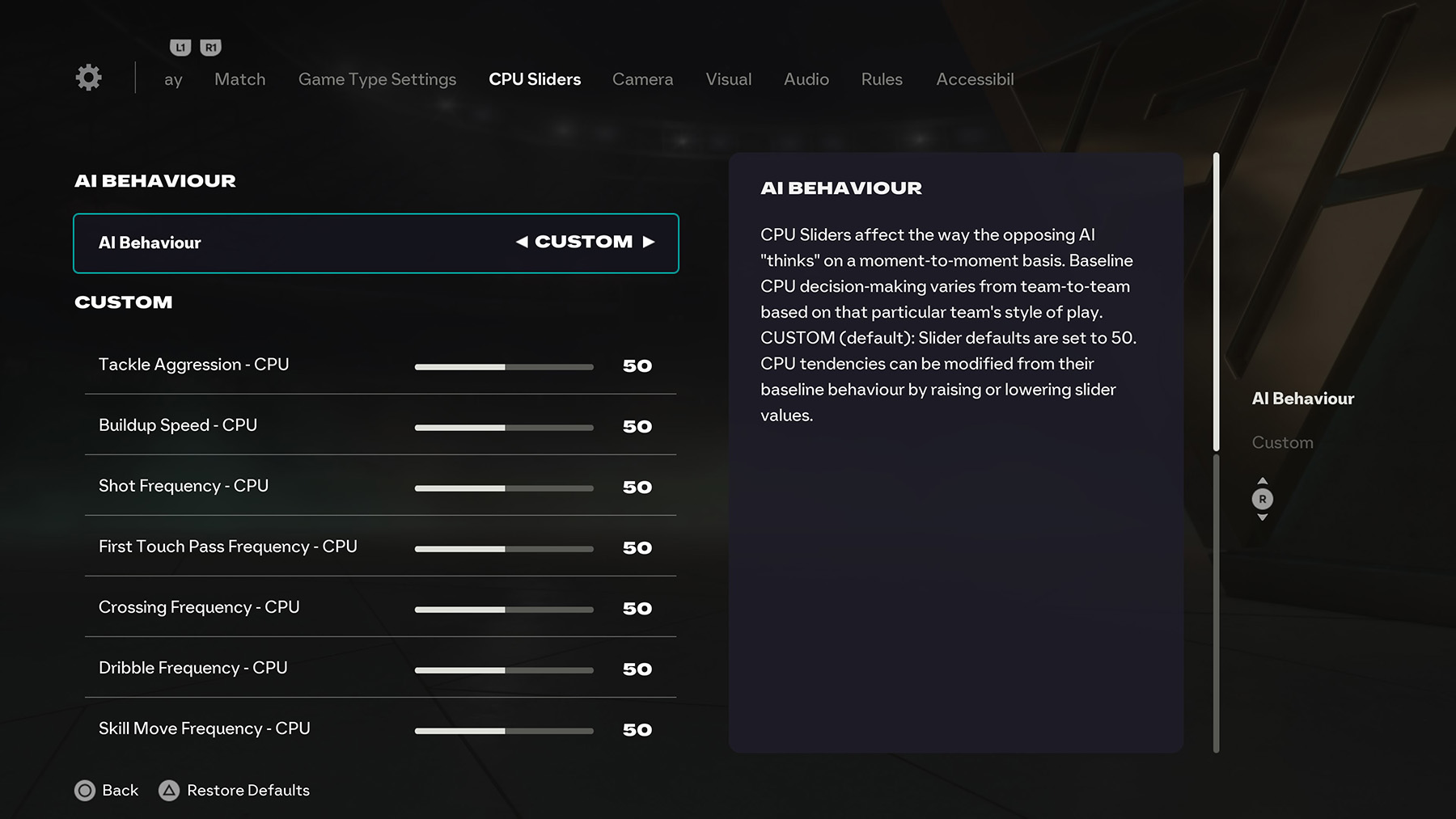Open the Match tab
Screen dimensions: 1456x819
pyautogui.click(x=239, y=79)
